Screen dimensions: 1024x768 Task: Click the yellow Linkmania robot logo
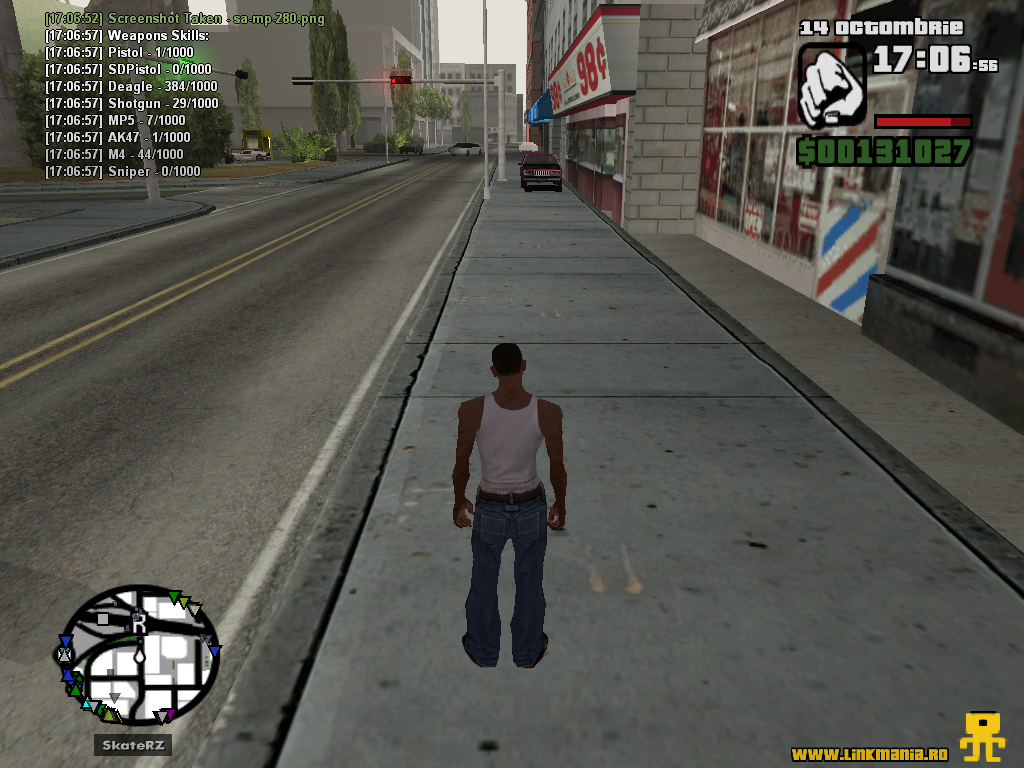(x=982, y=737)
